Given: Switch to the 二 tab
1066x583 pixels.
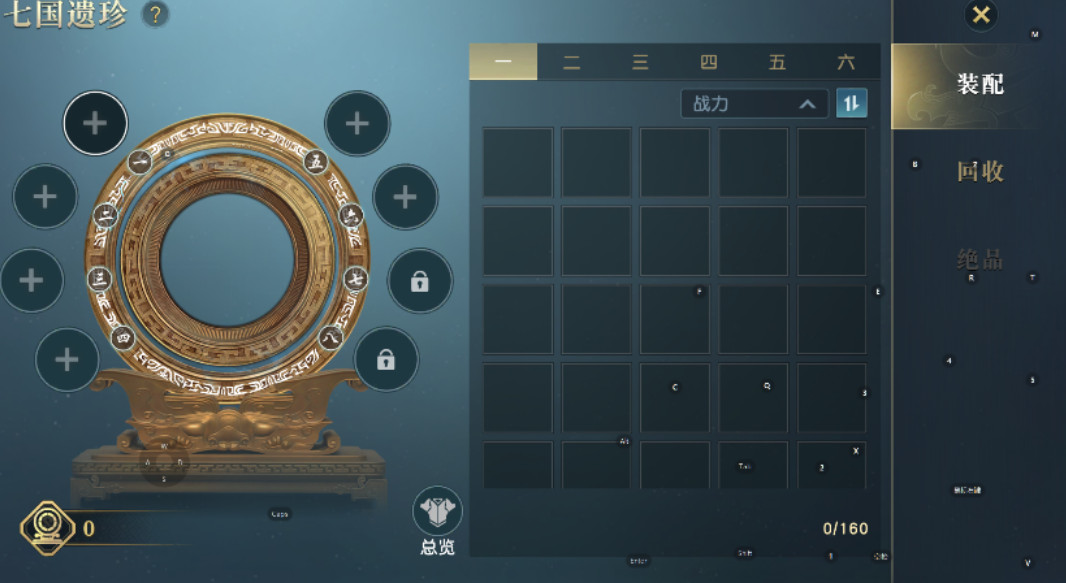Looking at the screenshot, I should tap(571, 62).
